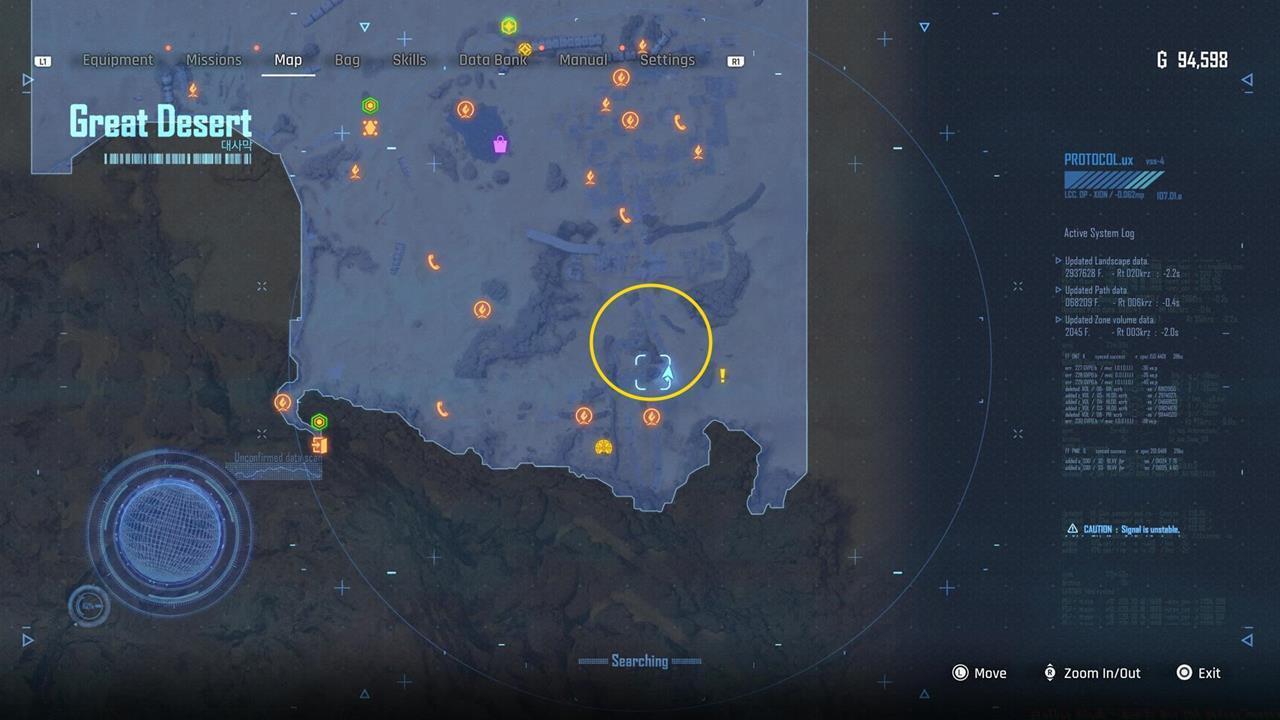Click the R1 shoulder button indicator
This screenshot has width=1280, height=720.
coord(737,60)
